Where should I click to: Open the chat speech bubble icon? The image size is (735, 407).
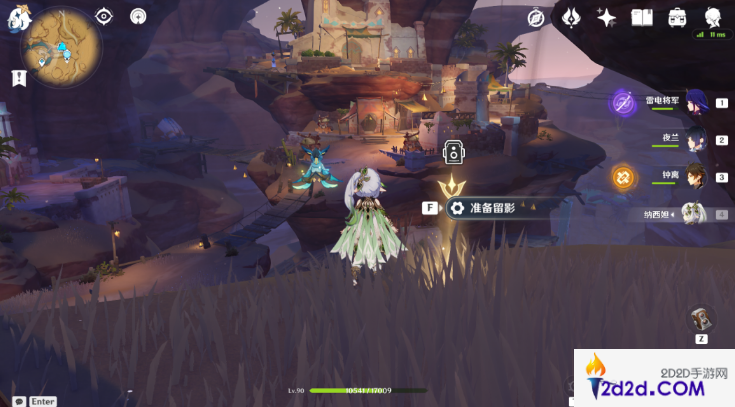pos(18,401)
